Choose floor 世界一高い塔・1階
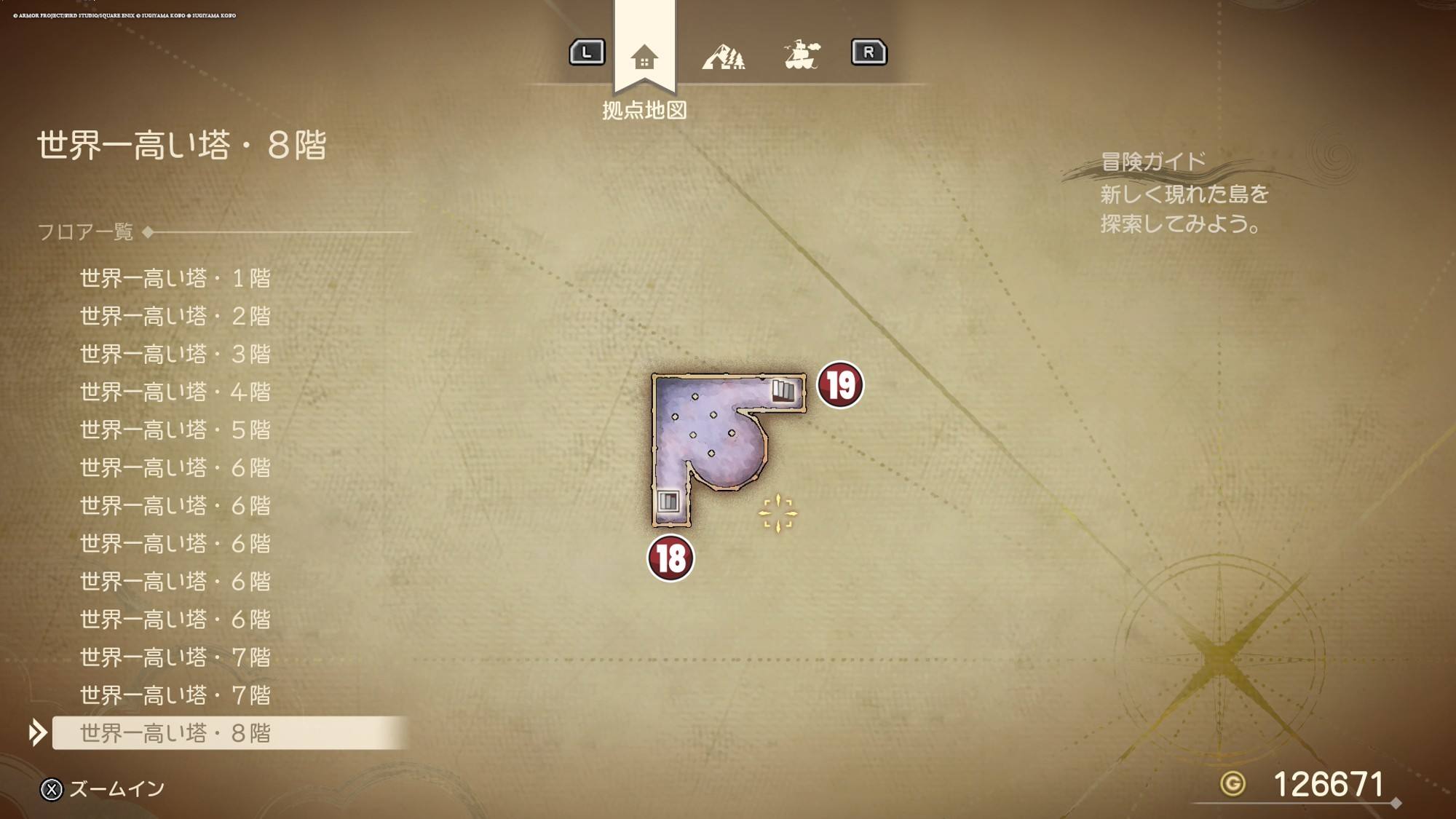Image resolution: width=1456 pixels, height=819 pixels. point(175,278)
